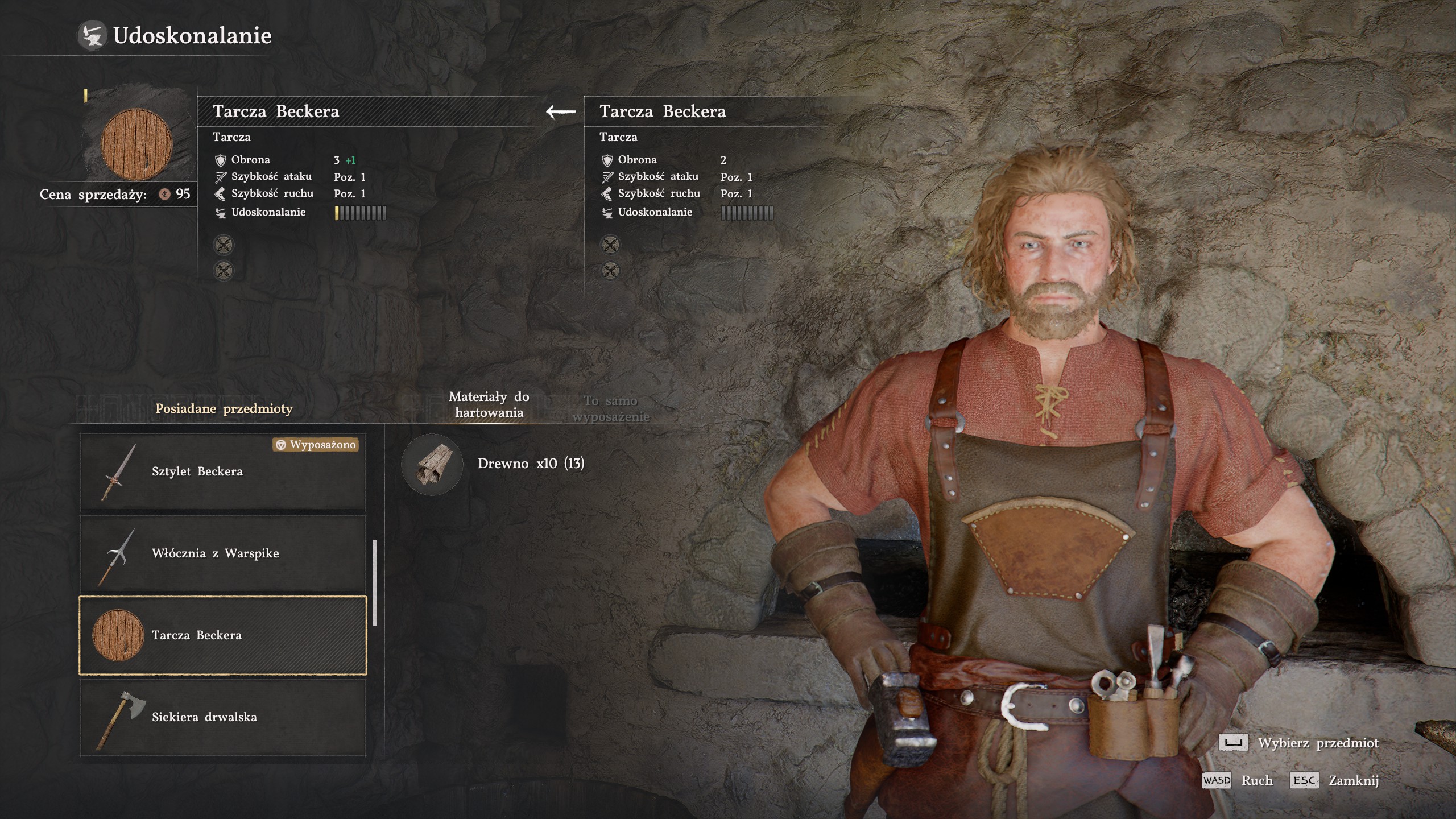
Task: Switch to To samo wyposażenie tab
Action: point(610,408)
